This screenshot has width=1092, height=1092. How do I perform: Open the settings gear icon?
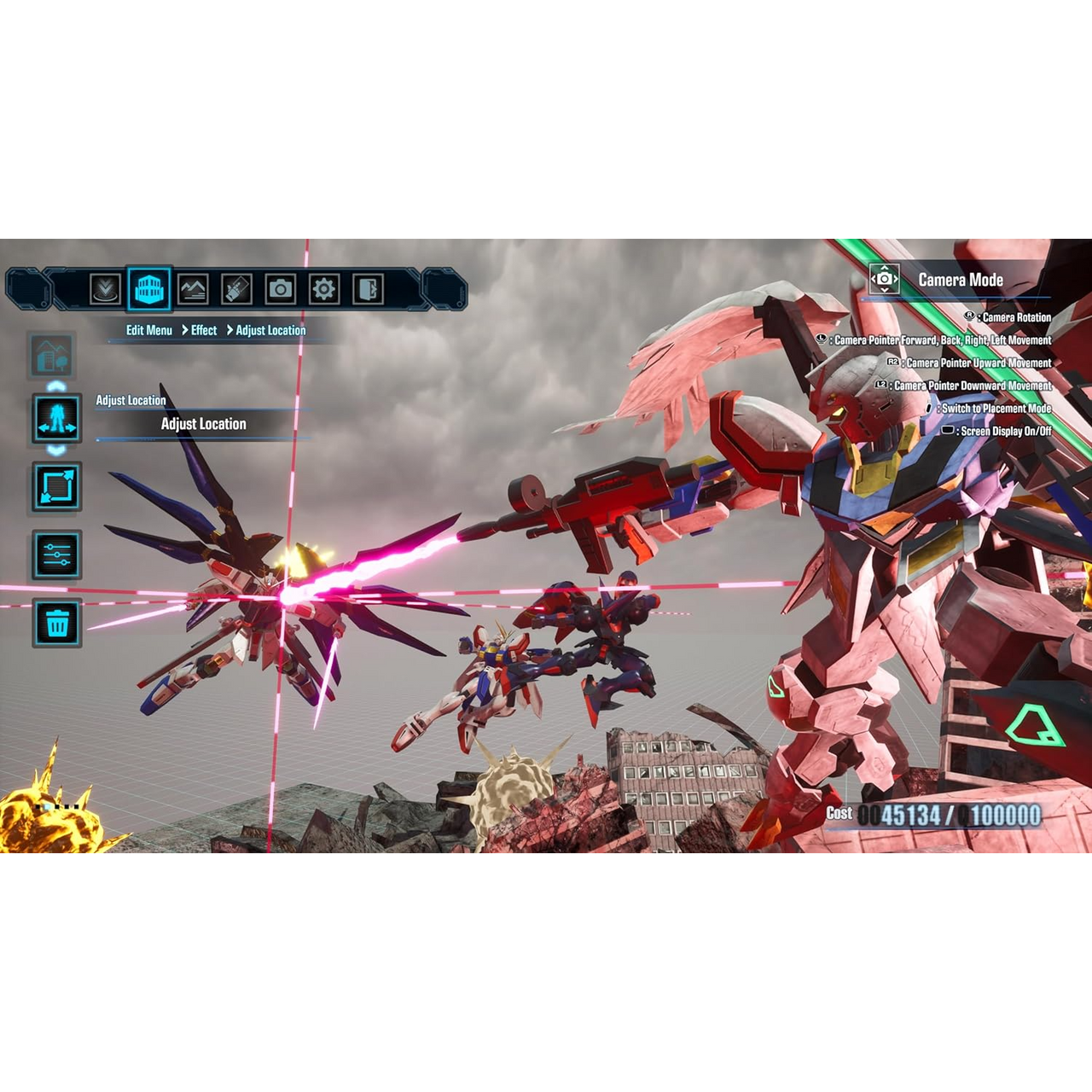322,290
